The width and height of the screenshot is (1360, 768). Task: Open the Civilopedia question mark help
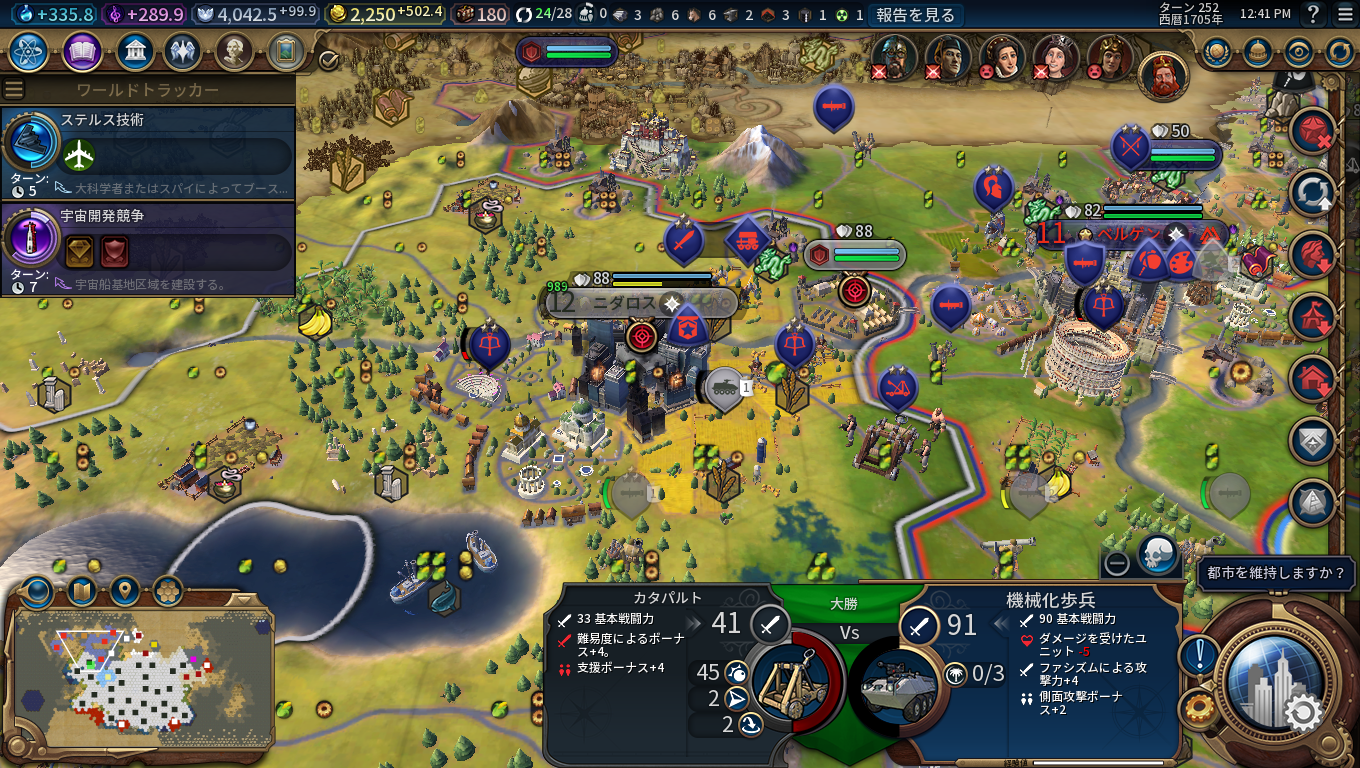[1313, 15]
